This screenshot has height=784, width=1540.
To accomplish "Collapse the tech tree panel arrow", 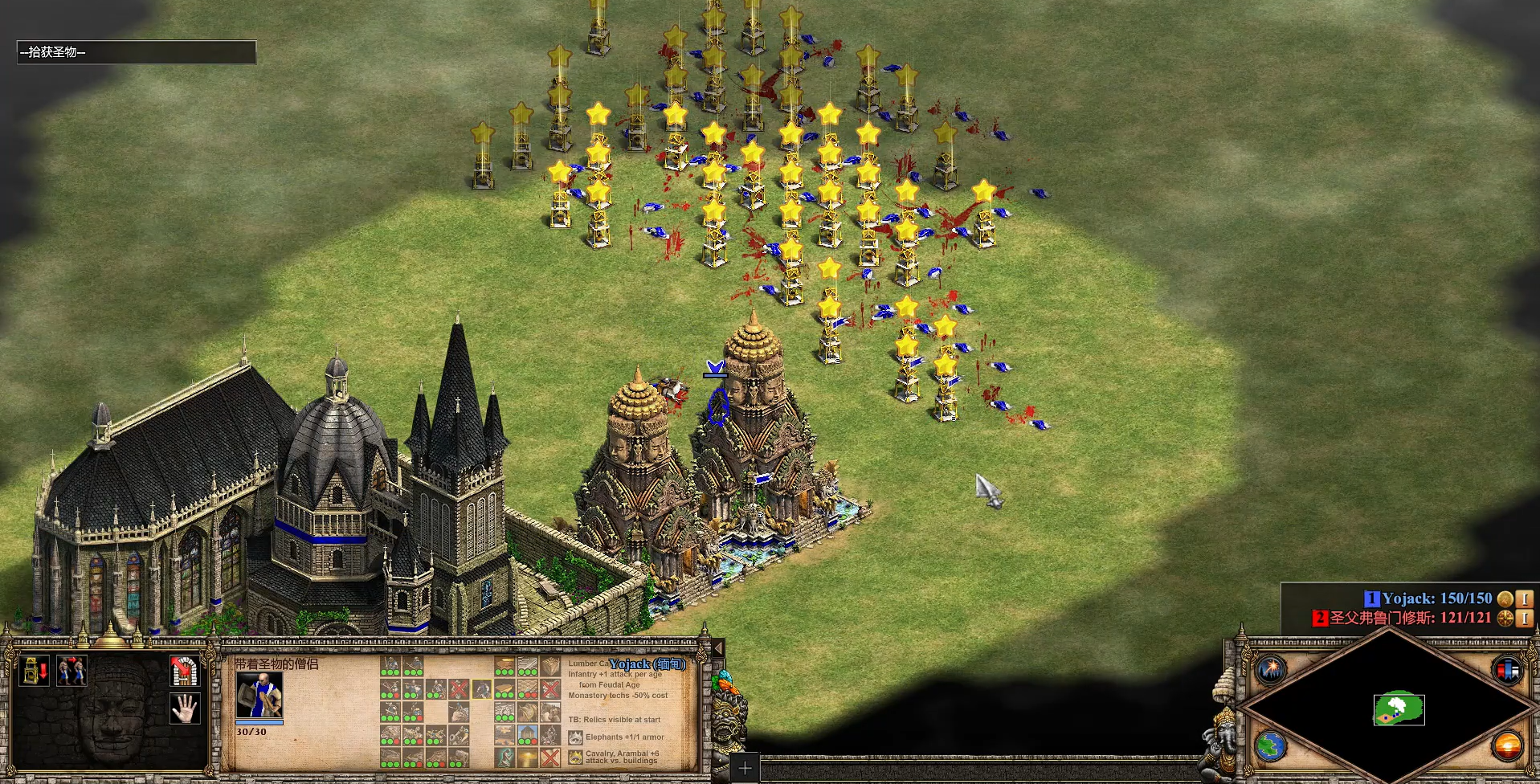I will [718, 648].
